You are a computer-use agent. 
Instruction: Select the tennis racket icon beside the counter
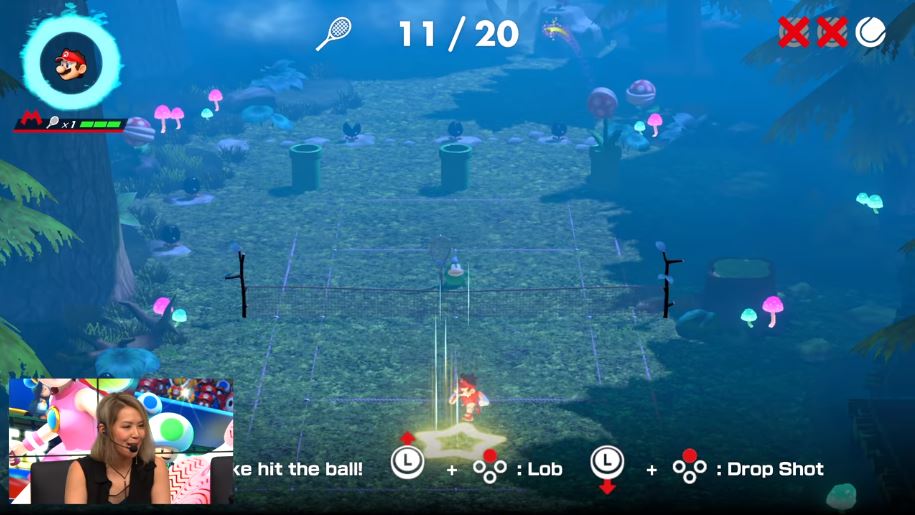tap(333, 34)
